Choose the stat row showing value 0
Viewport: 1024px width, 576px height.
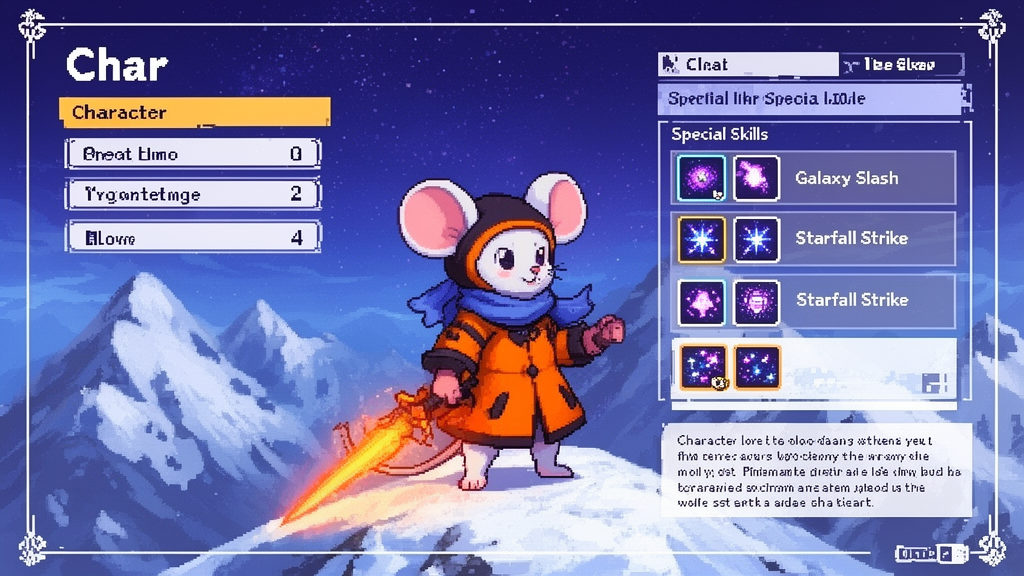(x=193, y=154)
